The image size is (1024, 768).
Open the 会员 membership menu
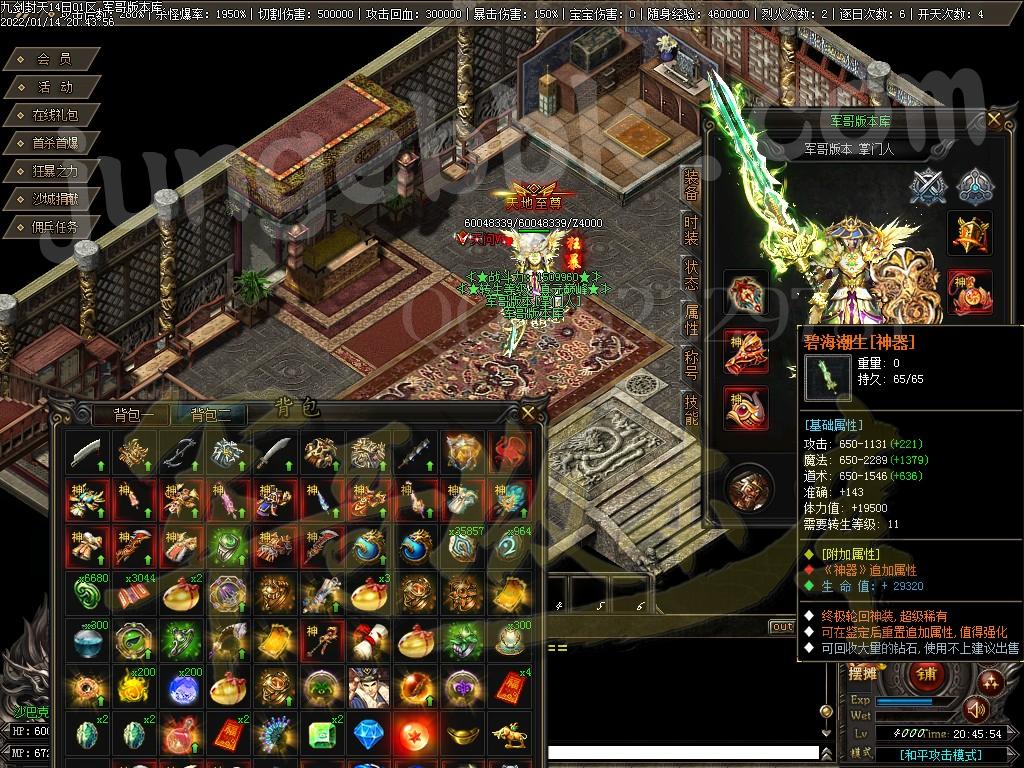(54, 59)
